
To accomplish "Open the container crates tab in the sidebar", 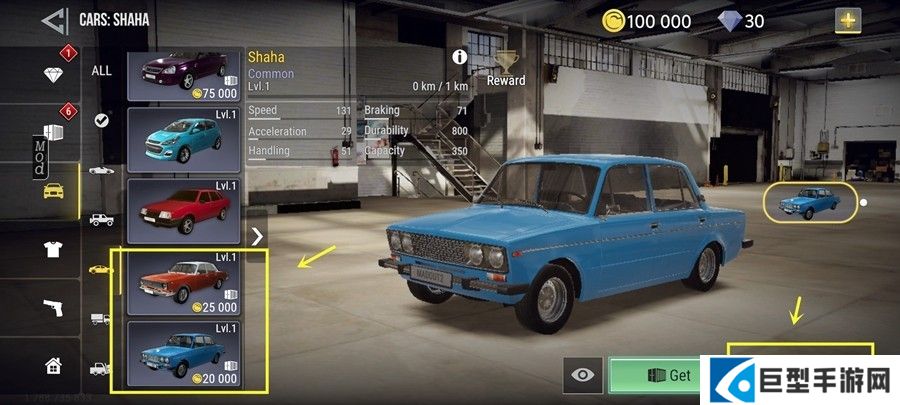I will coord(53,132).
